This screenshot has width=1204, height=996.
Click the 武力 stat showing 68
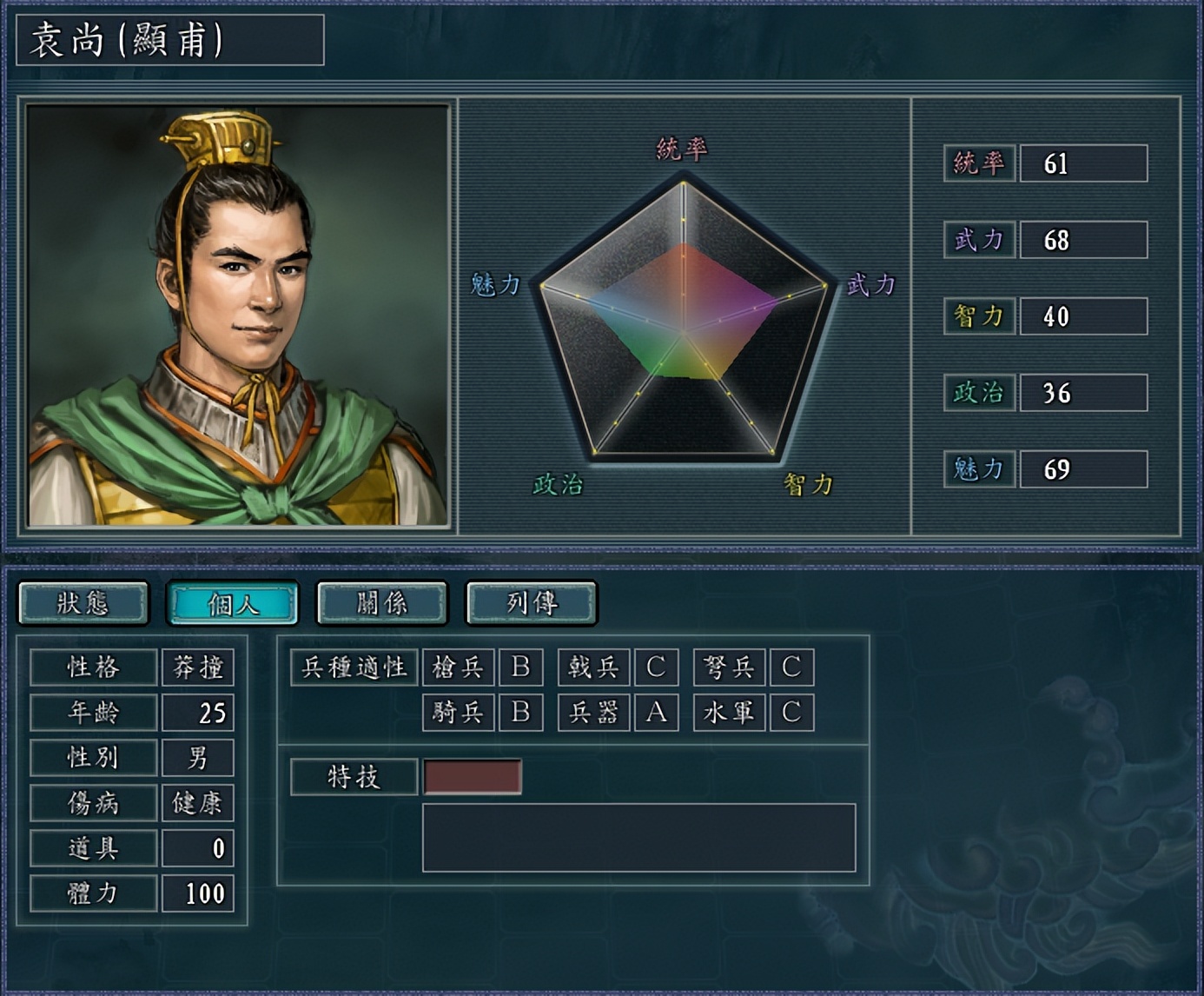(1085, 239)
